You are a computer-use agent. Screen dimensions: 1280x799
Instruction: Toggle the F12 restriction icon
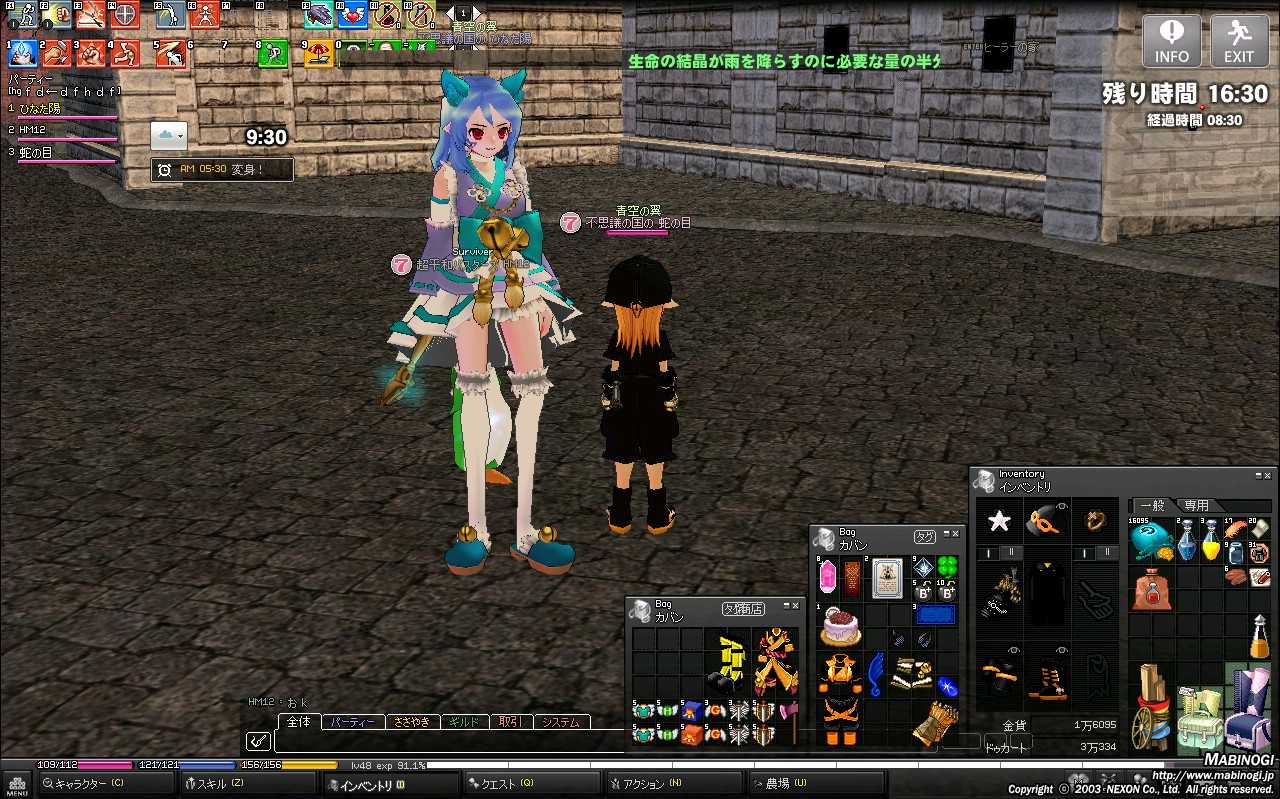pyautogui.click(x=420, y=15)
